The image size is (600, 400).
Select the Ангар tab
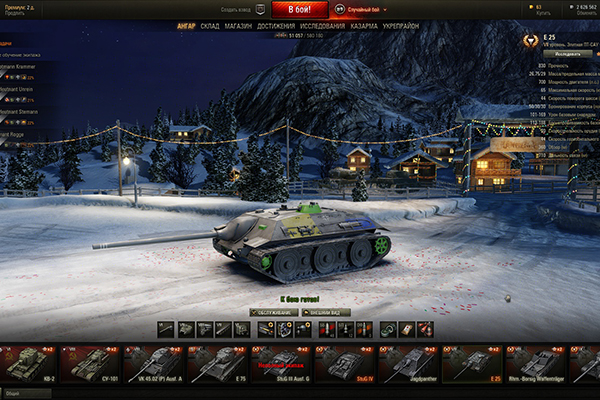(x=186, y=27)
